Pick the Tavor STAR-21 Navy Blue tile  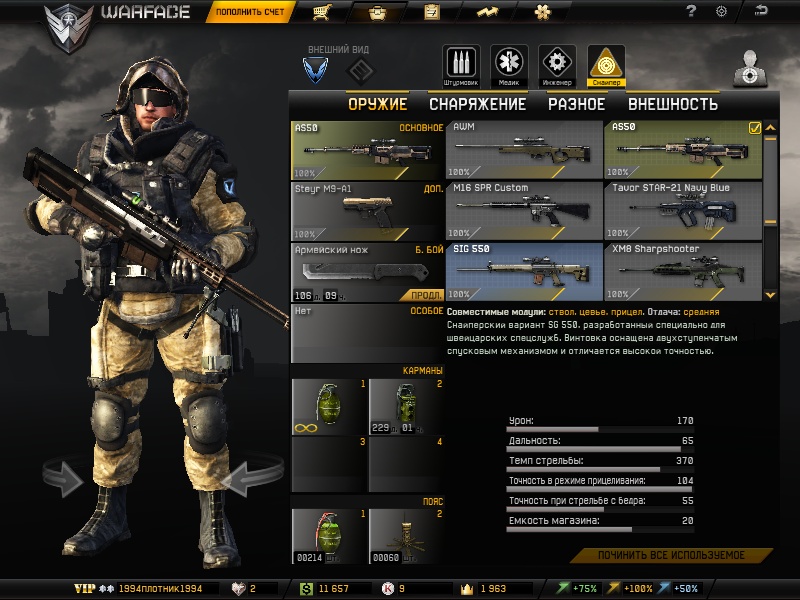coord(683,210)
